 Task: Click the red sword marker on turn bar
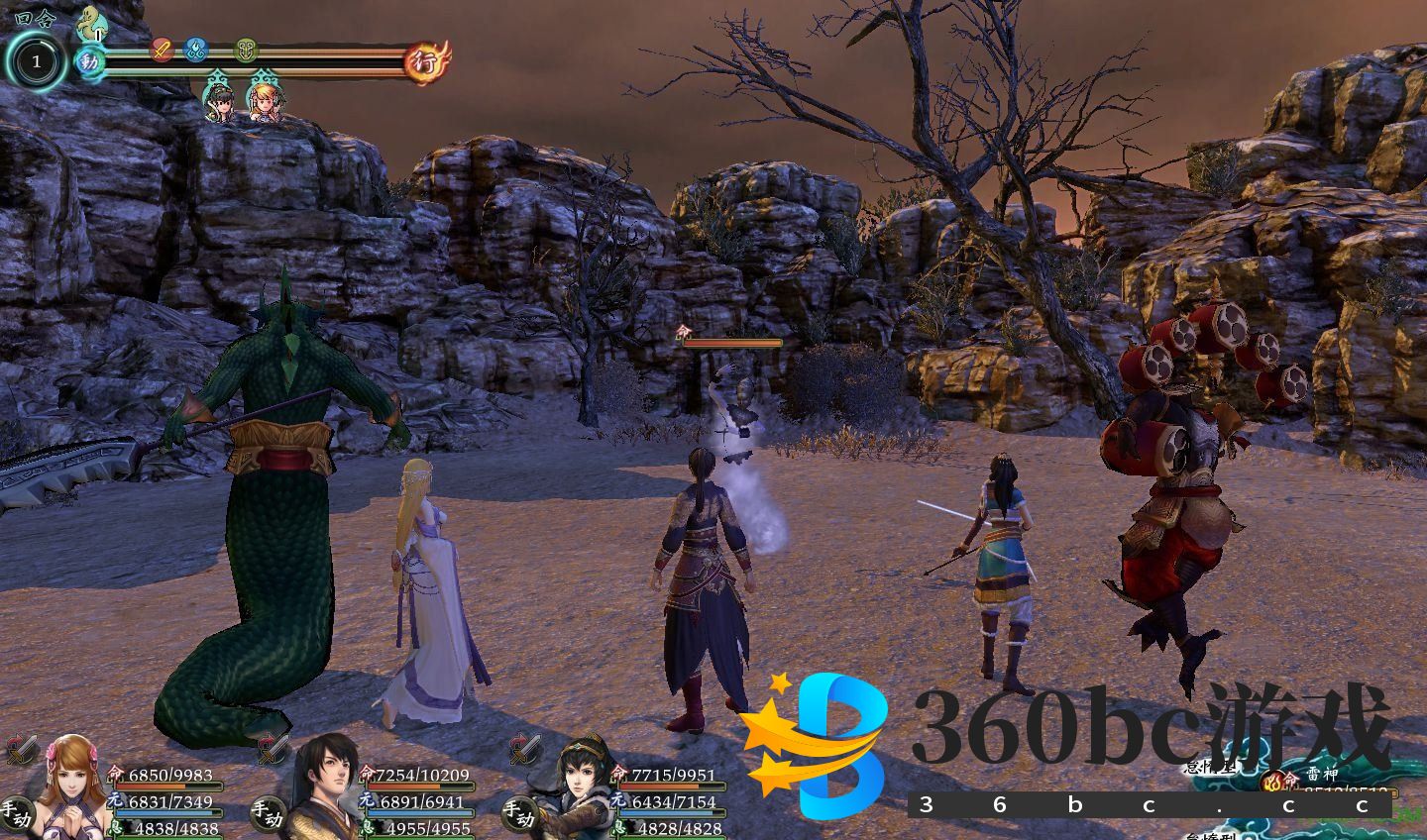pos(163,49)
